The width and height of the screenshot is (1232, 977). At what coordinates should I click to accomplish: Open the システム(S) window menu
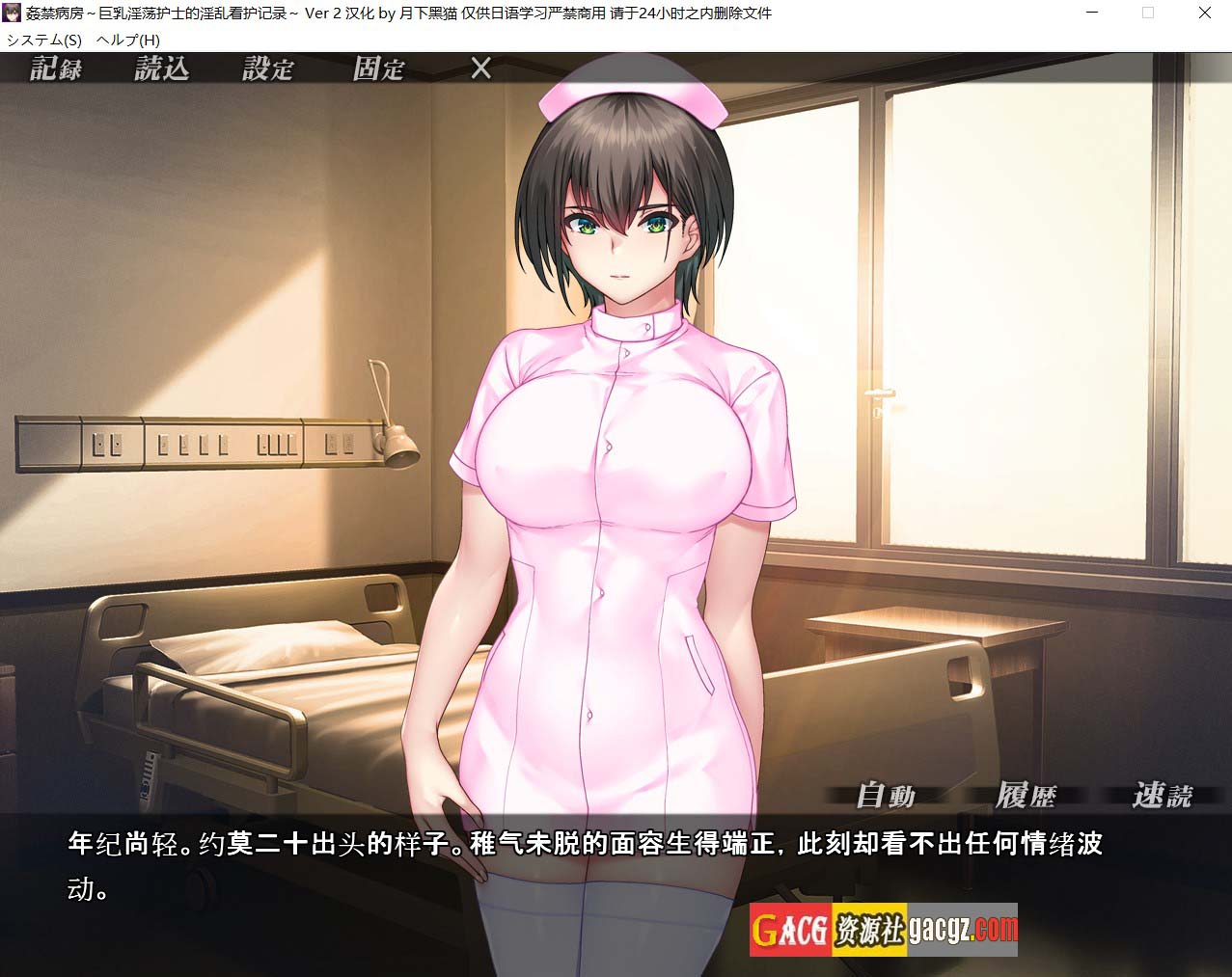[x=44, y=40]
